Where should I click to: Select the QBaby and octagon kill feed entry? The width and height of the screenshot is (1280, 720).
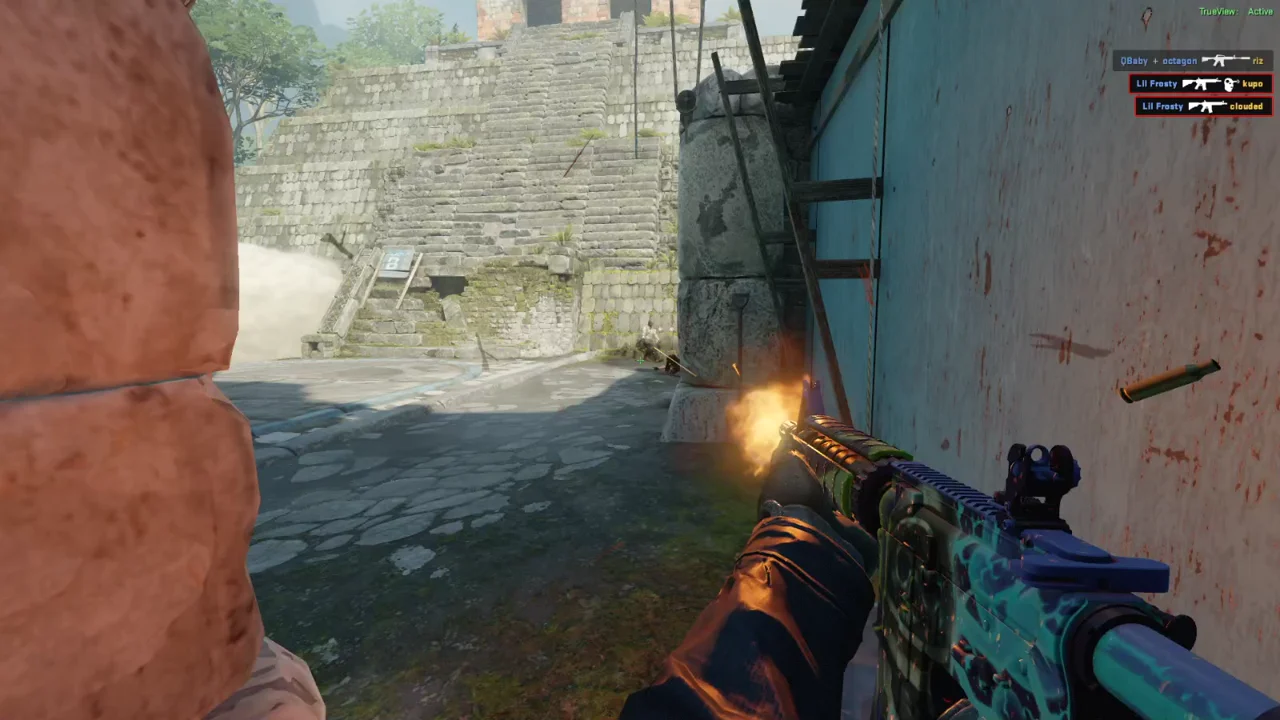[1192, 61]
